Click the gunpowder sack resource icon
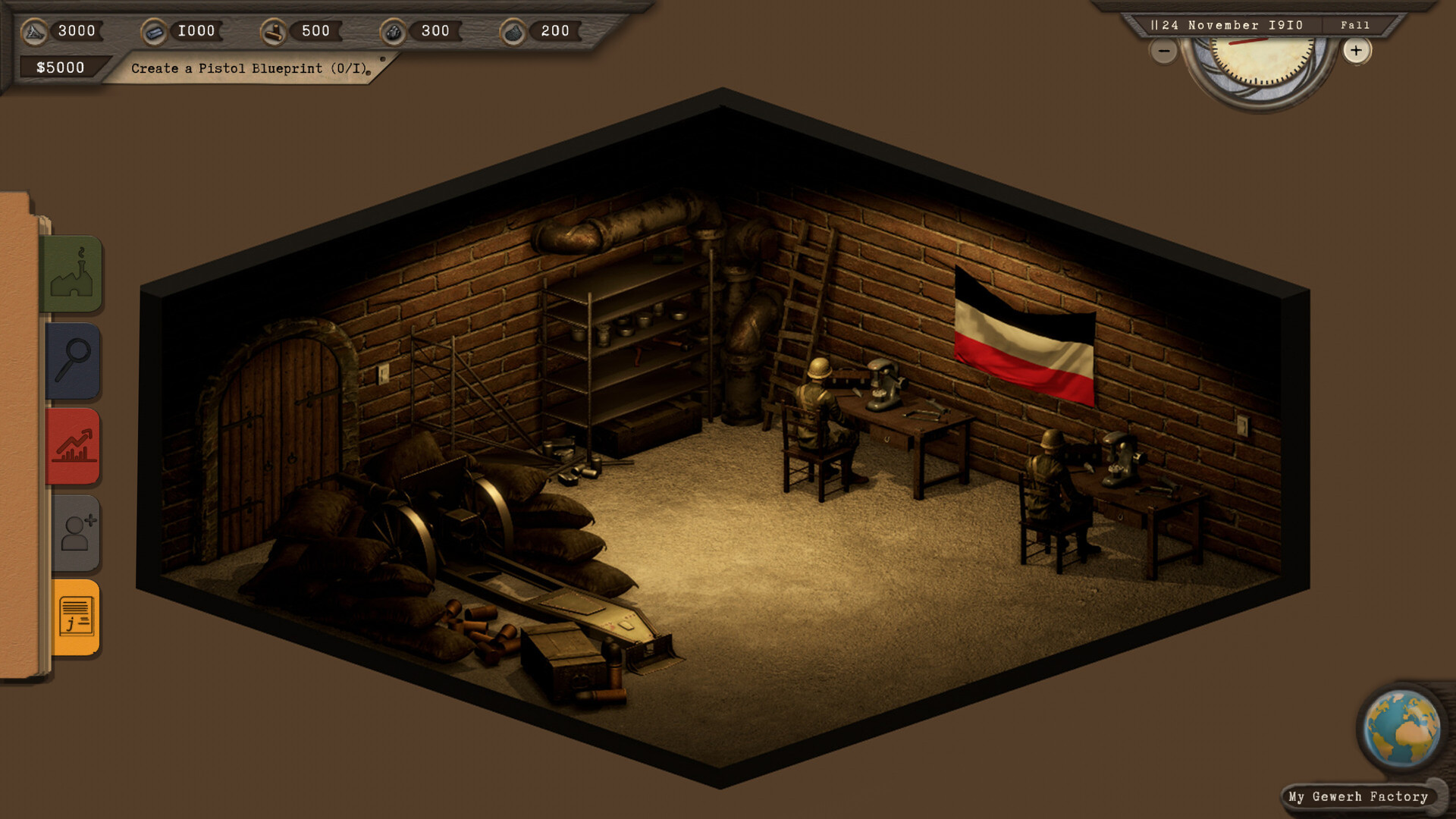The image size is (1456, 819). pos(513,31)
